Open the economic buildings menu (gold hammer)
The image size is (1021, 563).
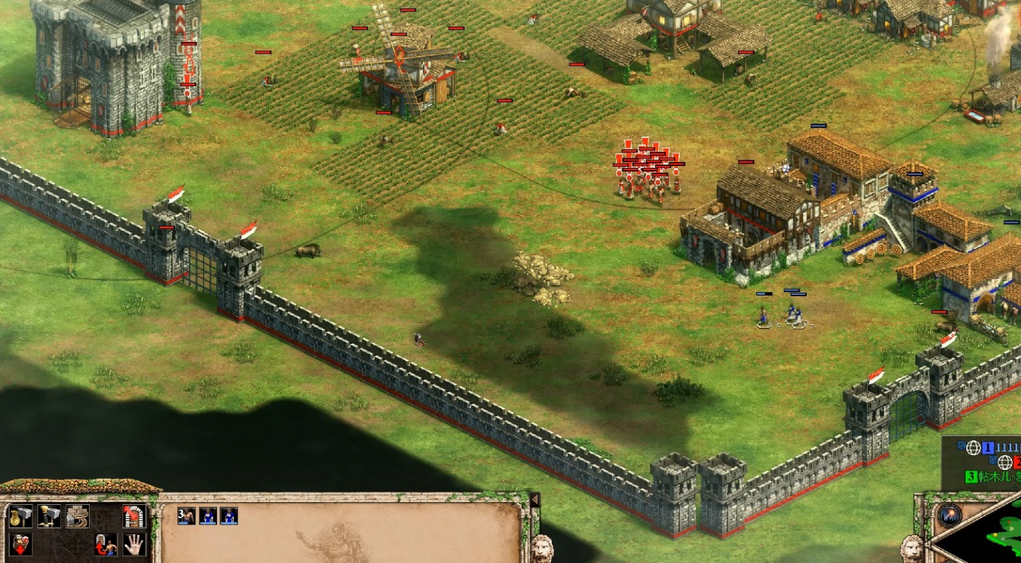click(22, 516)
